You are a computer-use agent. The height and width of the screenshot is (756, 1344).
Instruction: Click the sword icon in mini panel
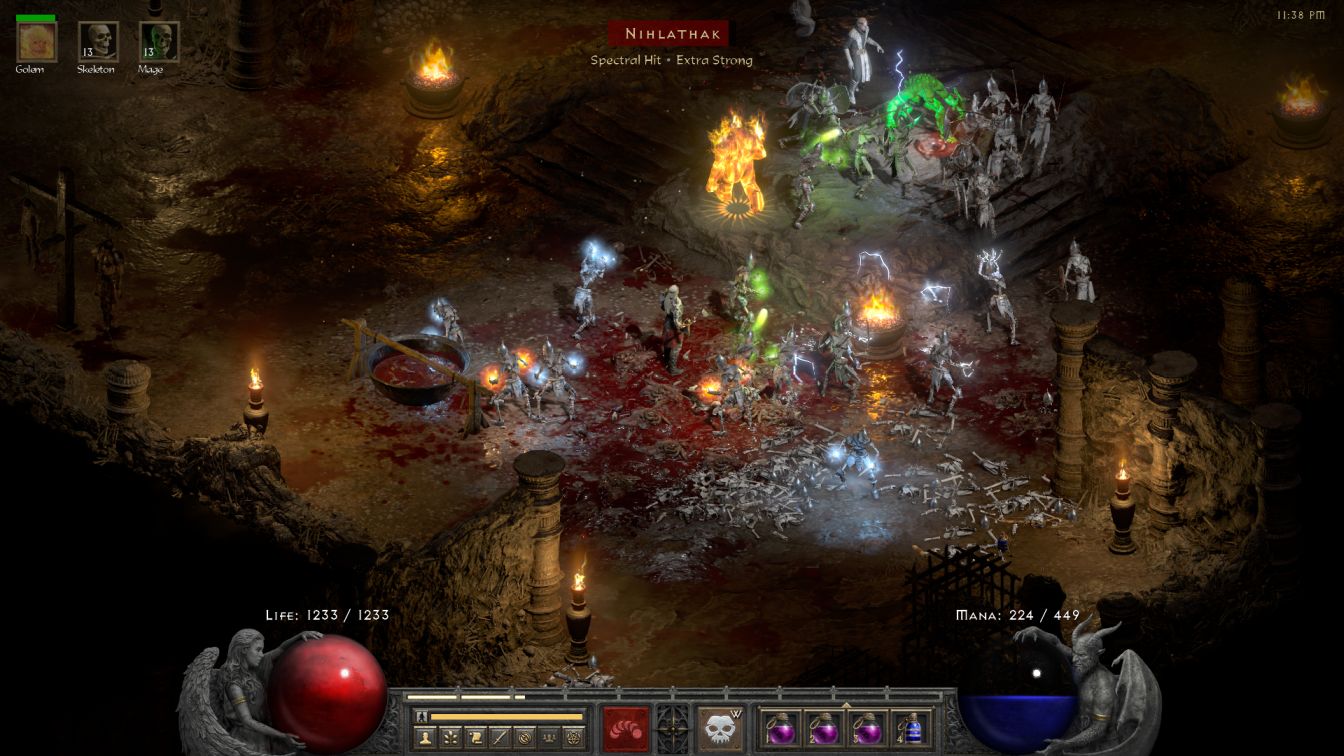point(500,737)
